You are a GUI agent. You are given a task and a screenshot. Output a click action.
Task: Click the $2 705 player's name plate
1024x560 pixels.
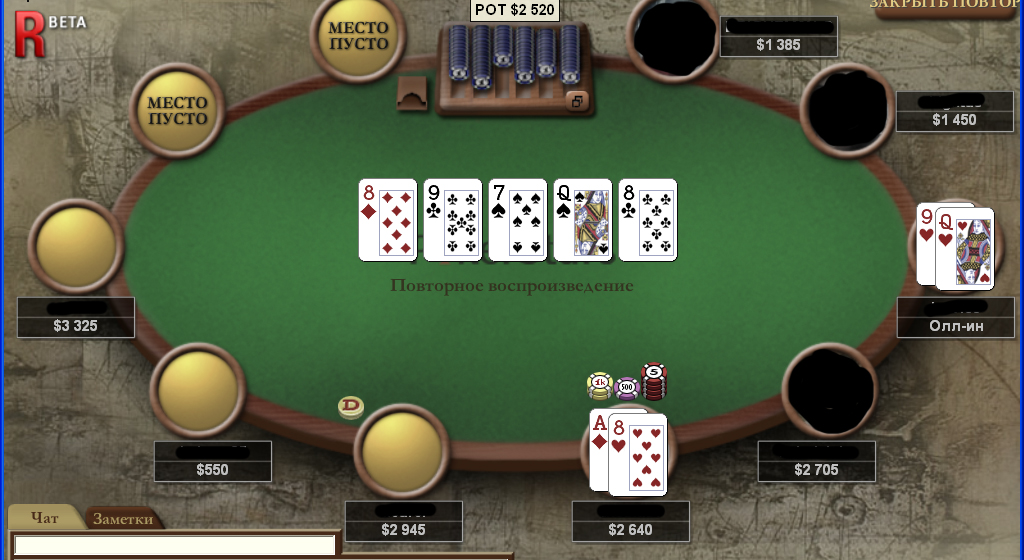pyautogui.click(x=816, y=460)
